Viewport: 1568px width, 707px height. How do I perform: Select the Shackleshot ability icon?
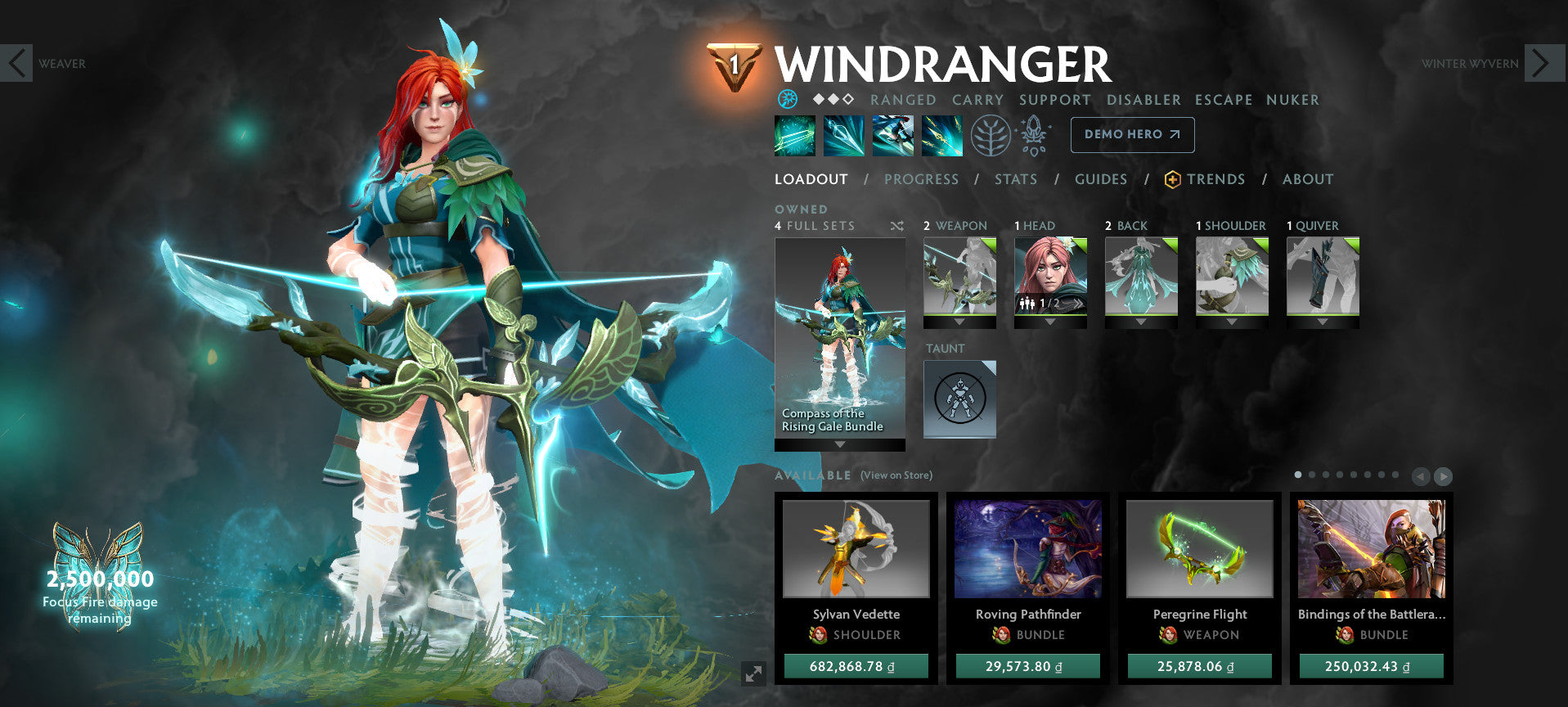tap(795, 135)
